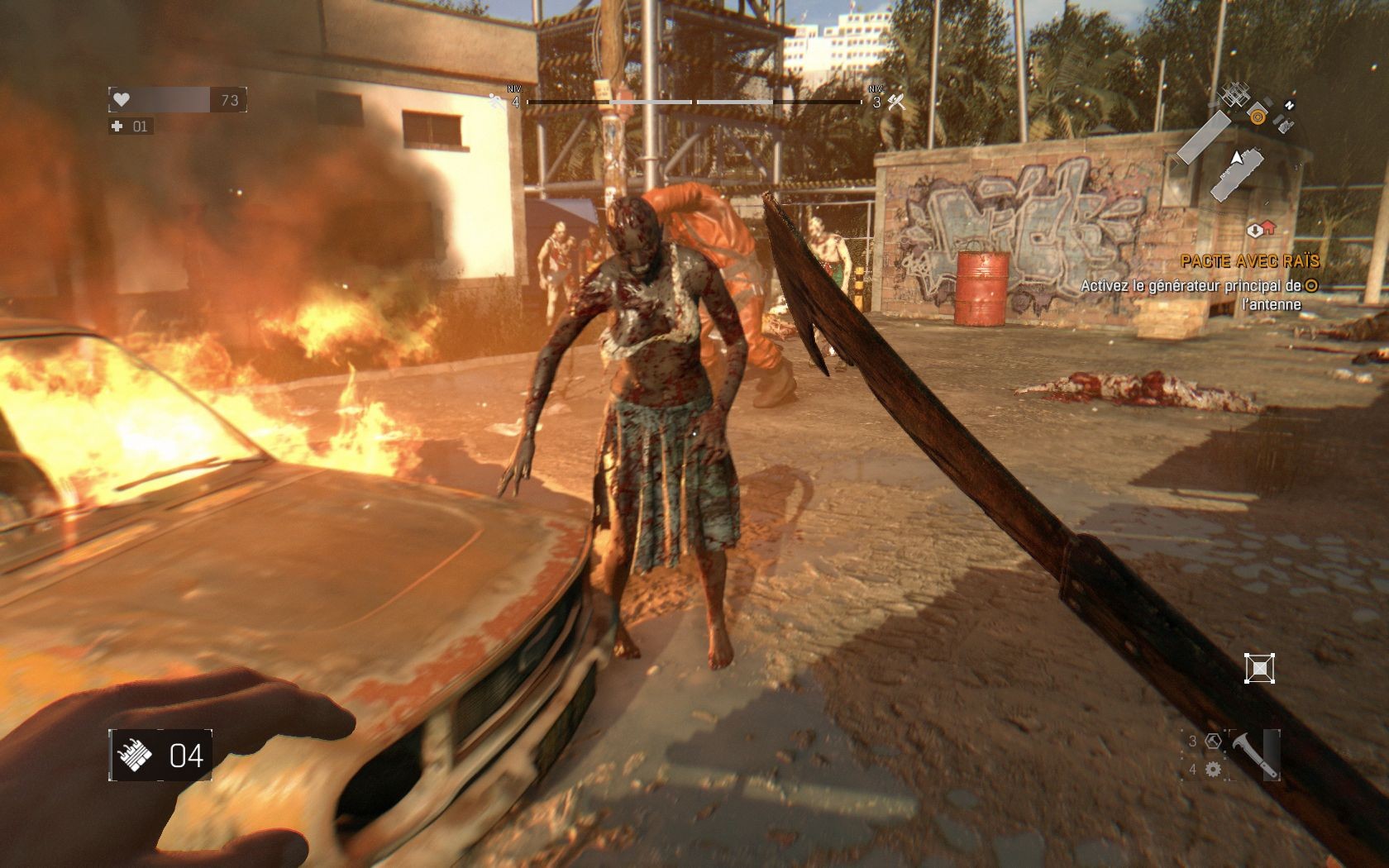Choose weapon slot 3 hexagon hammer icon
Viewport: 1389px width, 868px height.
tap(1213, 742)
